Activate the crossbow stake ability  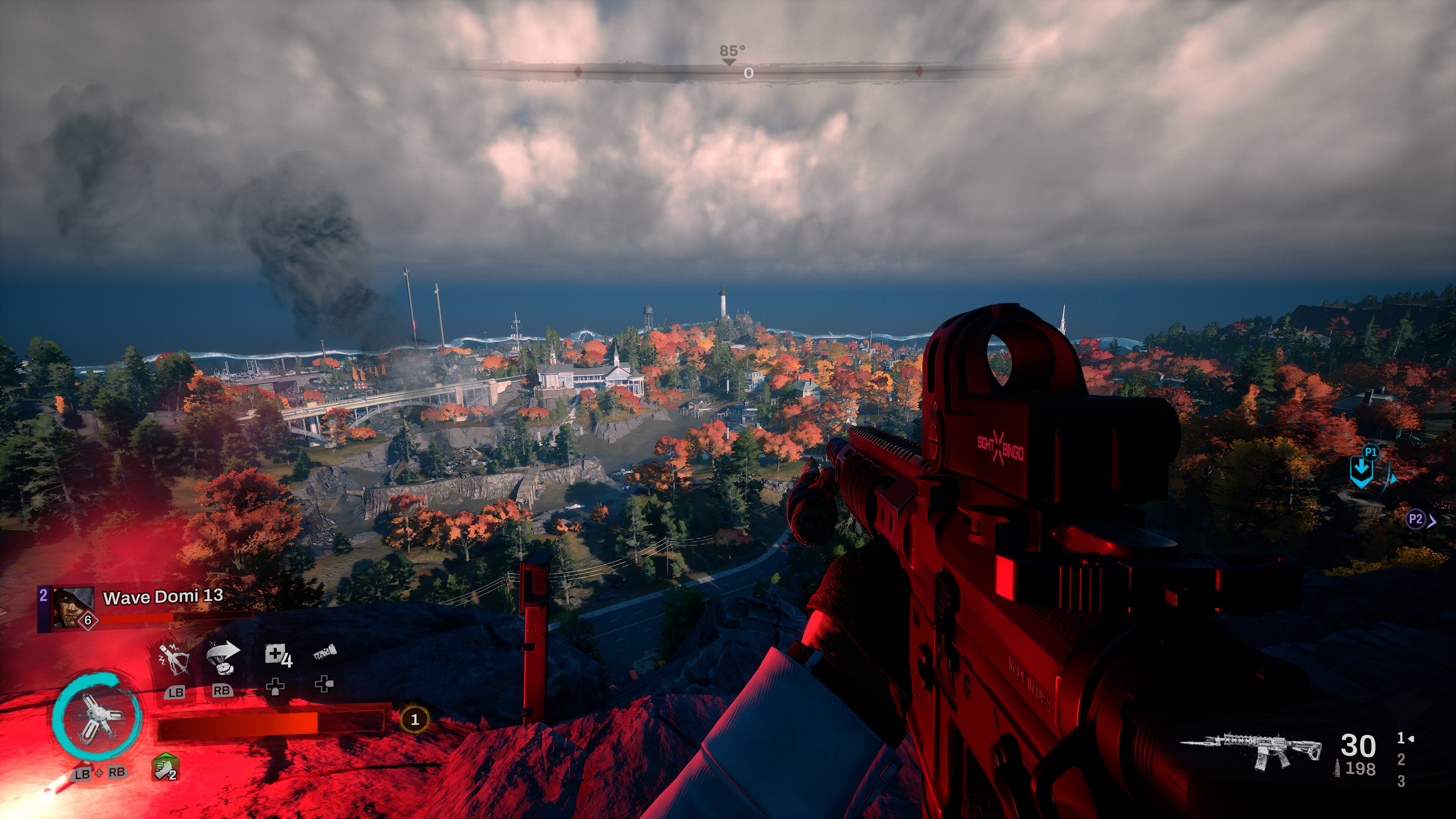pos(175,659)
